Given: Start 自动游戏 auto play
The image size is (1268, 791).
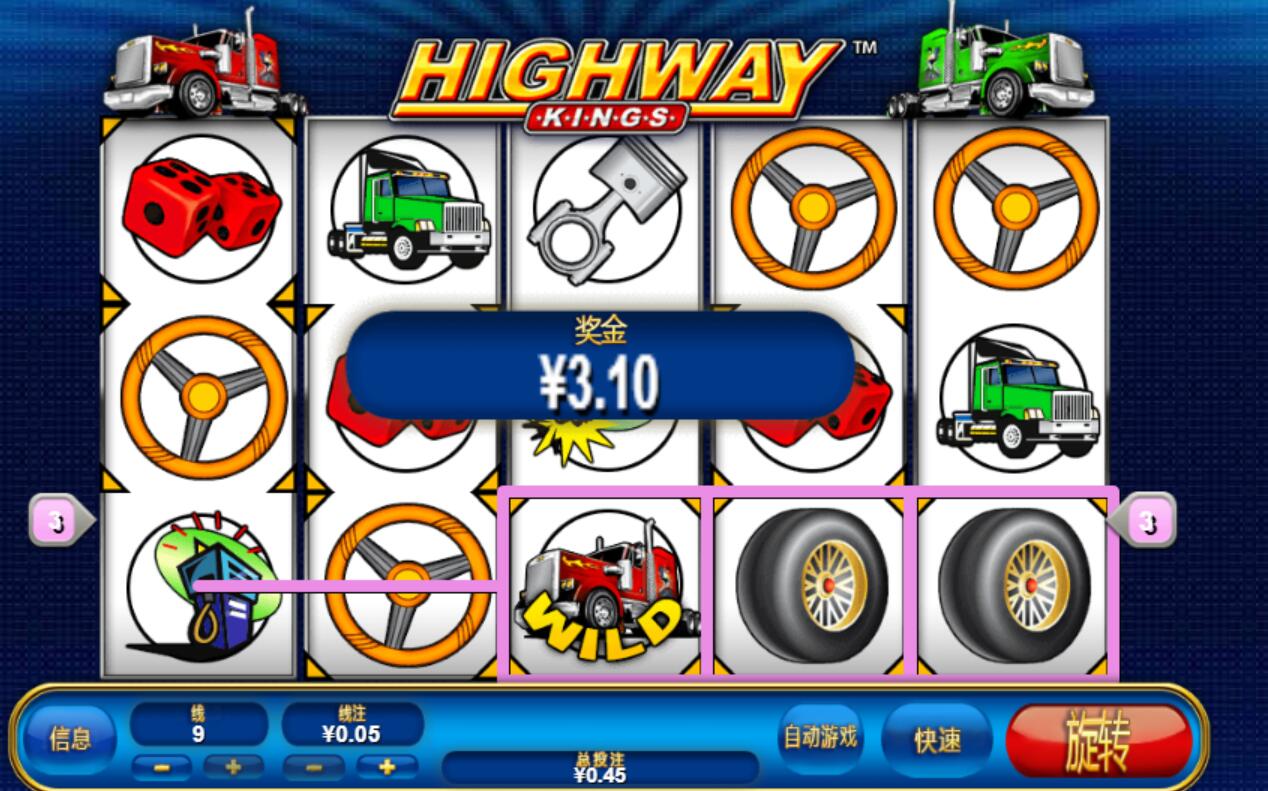Looking at the screenshot, I should click(820, 738).
